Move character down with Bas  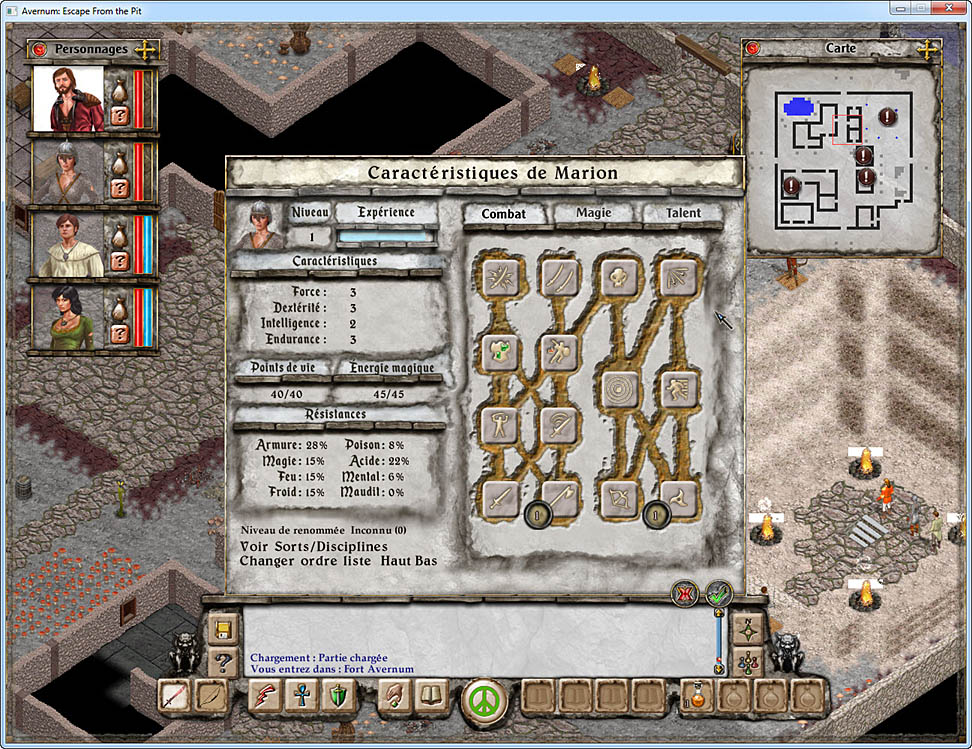coord(426,560)
